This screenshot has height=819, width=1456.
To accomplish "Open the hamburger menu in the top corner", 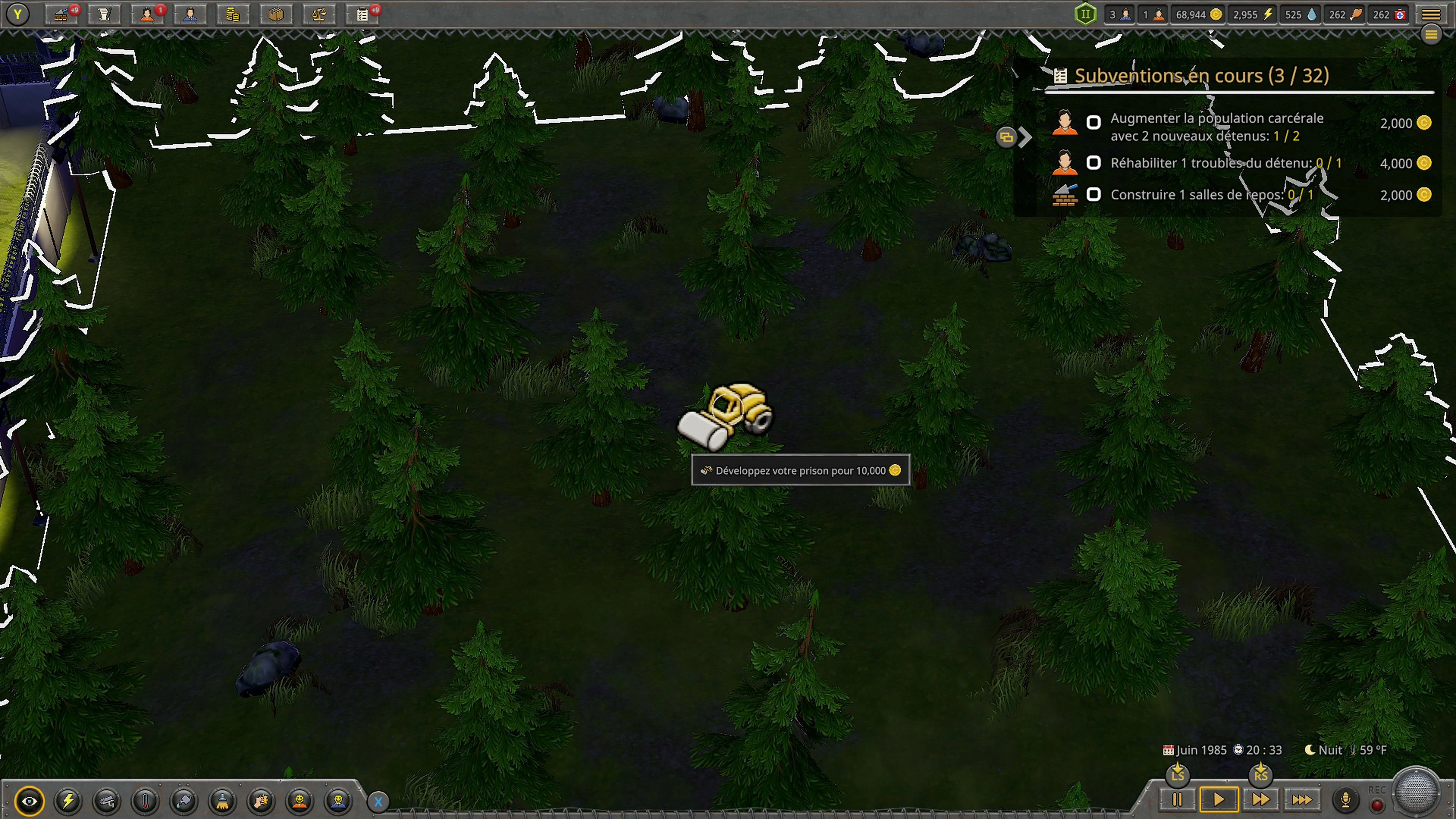I will (1431, 15).
